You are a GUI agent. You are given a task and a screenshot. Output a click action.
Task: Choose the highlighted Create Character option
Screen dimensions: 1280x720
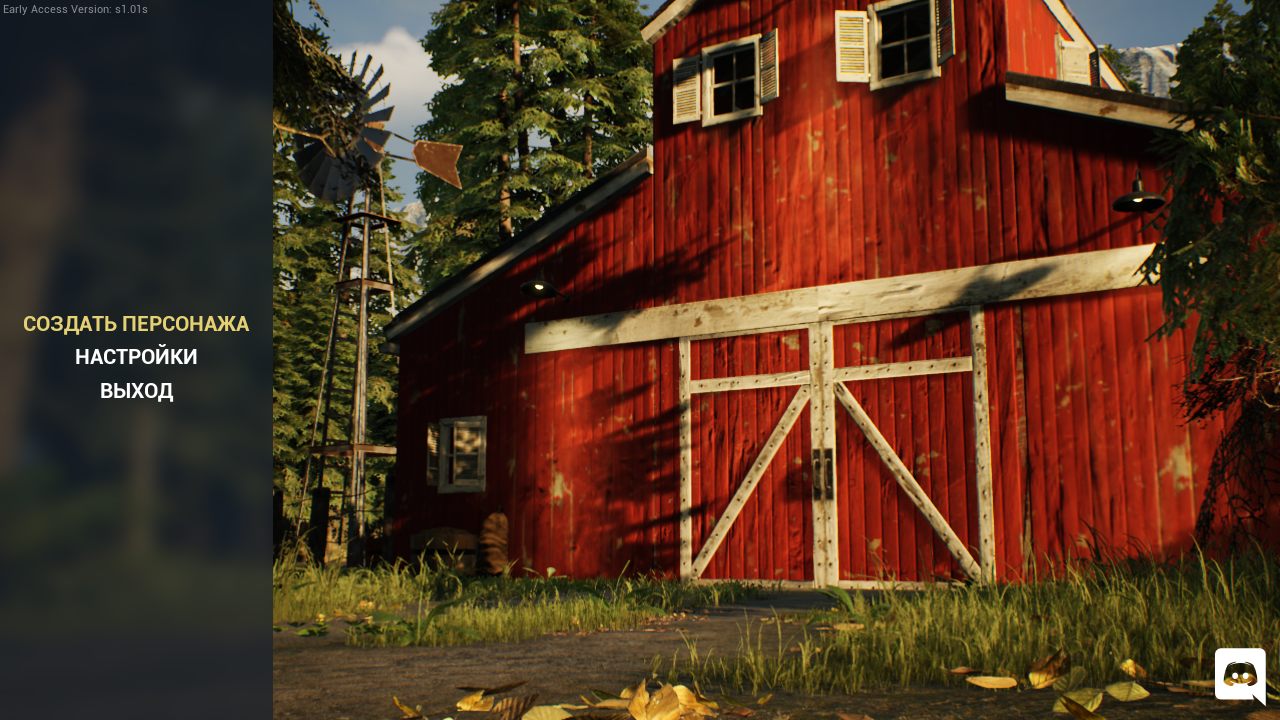[136, 324]
